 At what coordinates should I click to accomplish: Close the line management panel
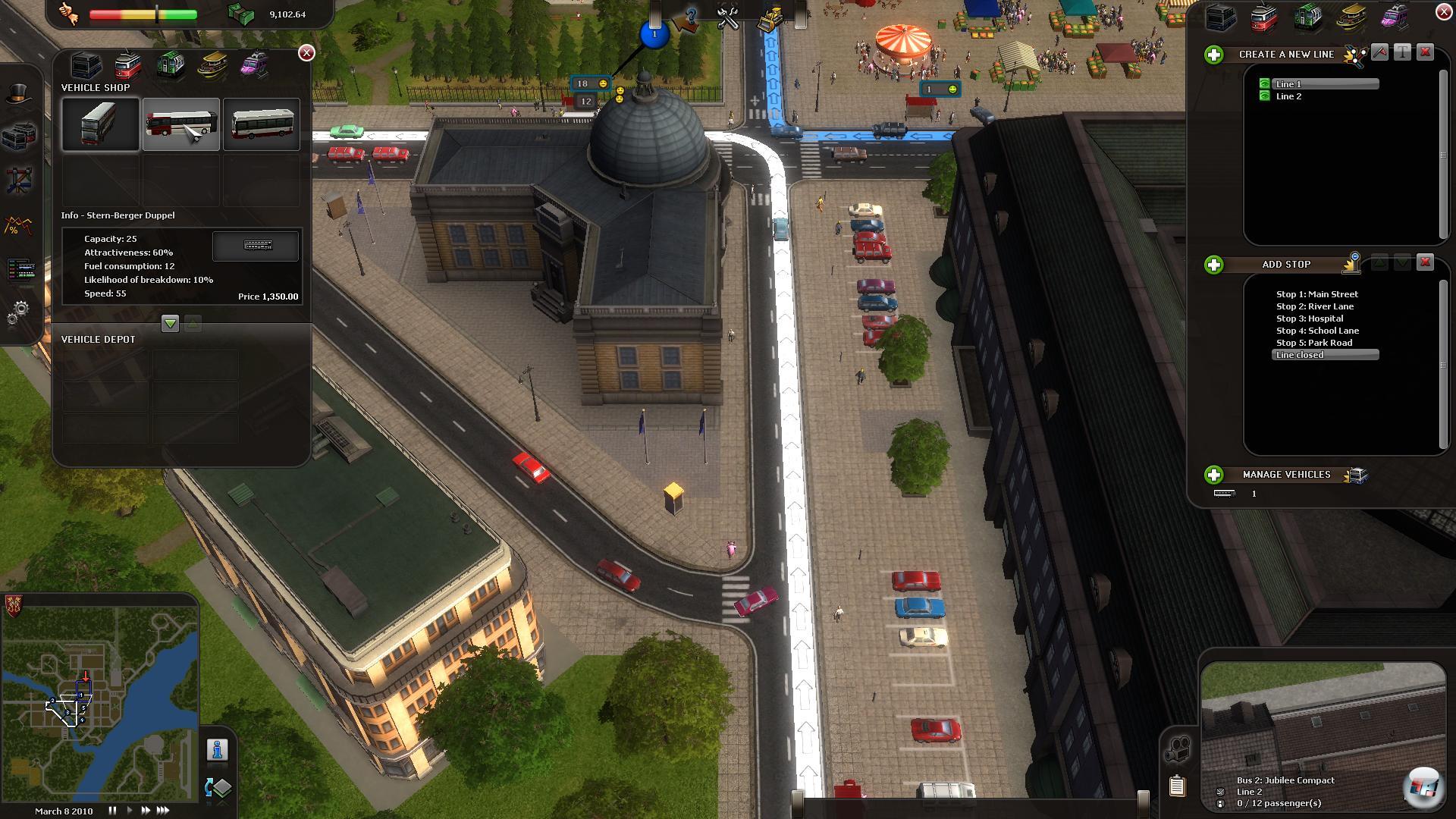tap(1444, 12)
